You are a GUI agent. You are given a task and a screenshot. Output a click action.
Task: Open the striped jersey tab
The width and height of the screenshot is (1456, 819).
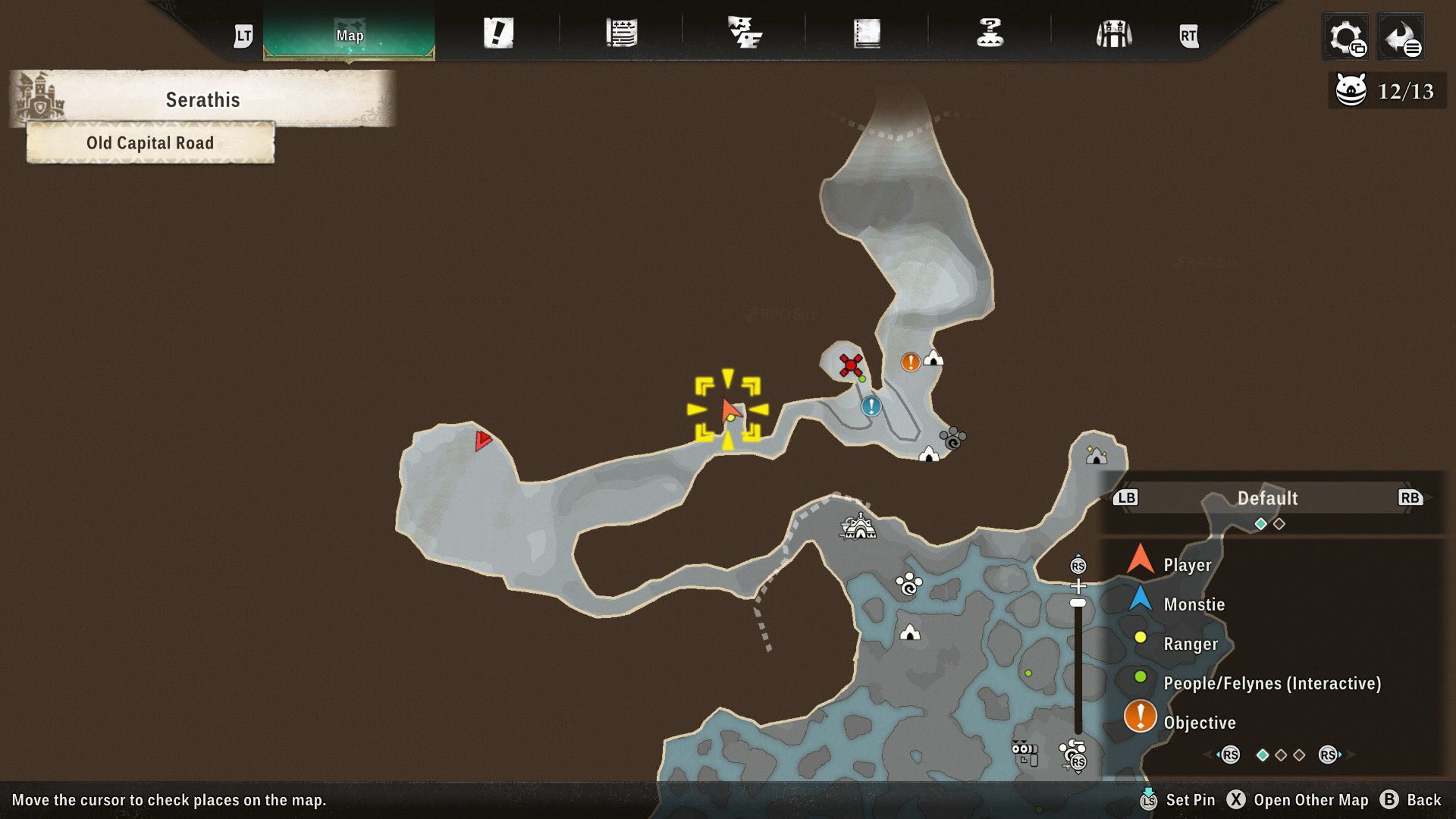[x=1113, y=34]
